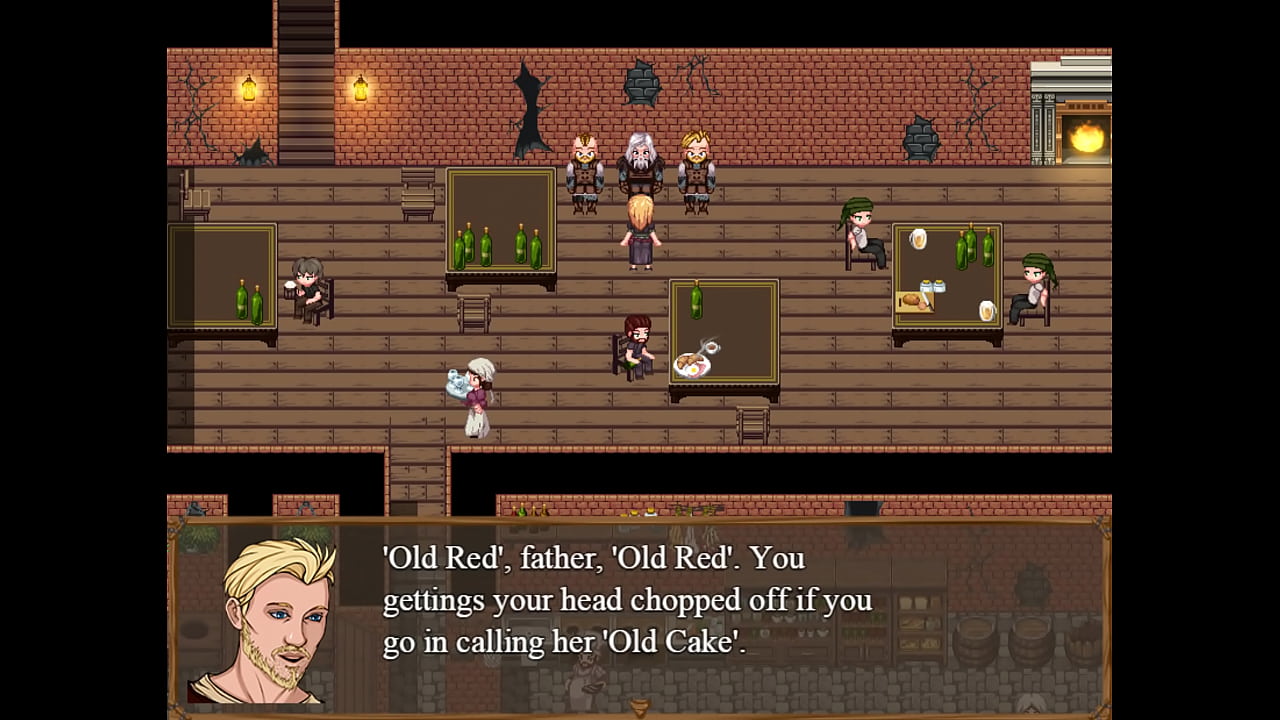Click the man drinking at the far left table
This screenshot has height=720, width=1280.
[305, 290]
